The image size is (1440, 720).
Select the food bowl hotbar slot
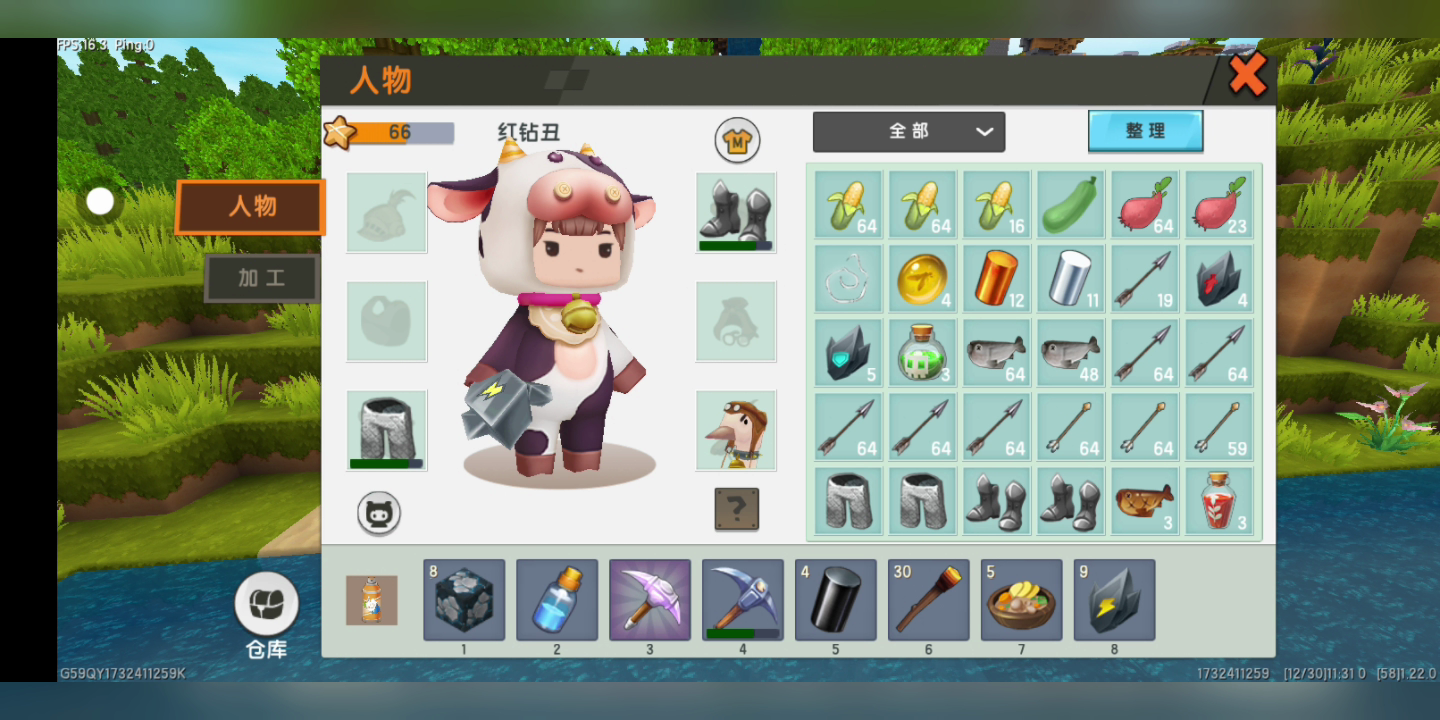point(1022,600)
